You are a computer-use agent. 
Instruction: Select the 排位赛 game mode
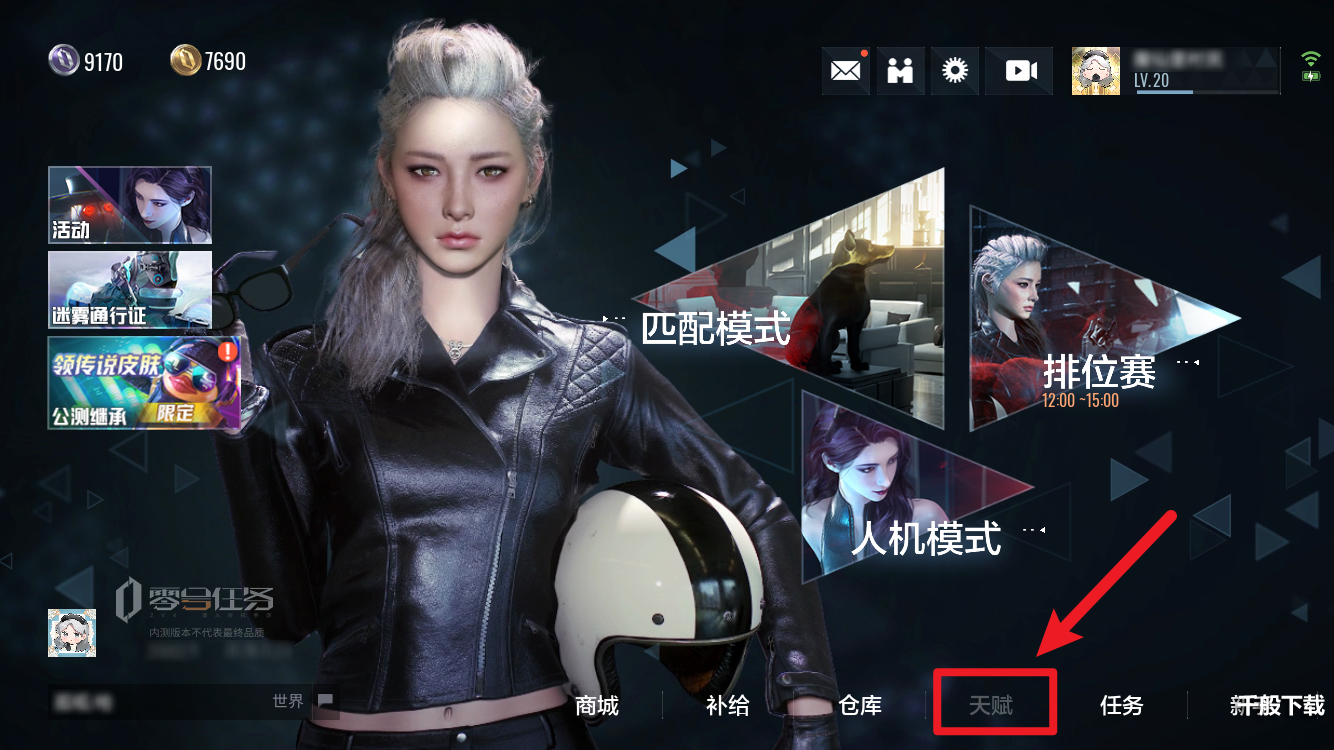[1100, 370]
